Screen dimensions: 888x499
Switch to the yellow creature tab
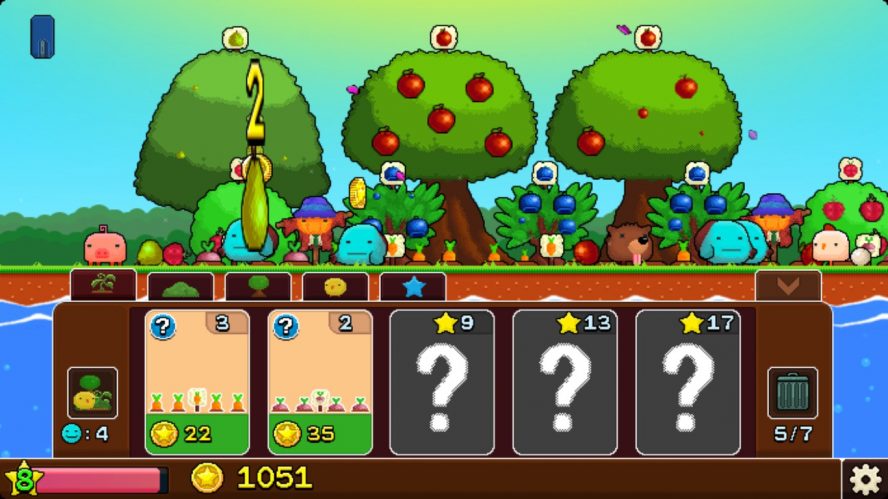coord(335,287)
